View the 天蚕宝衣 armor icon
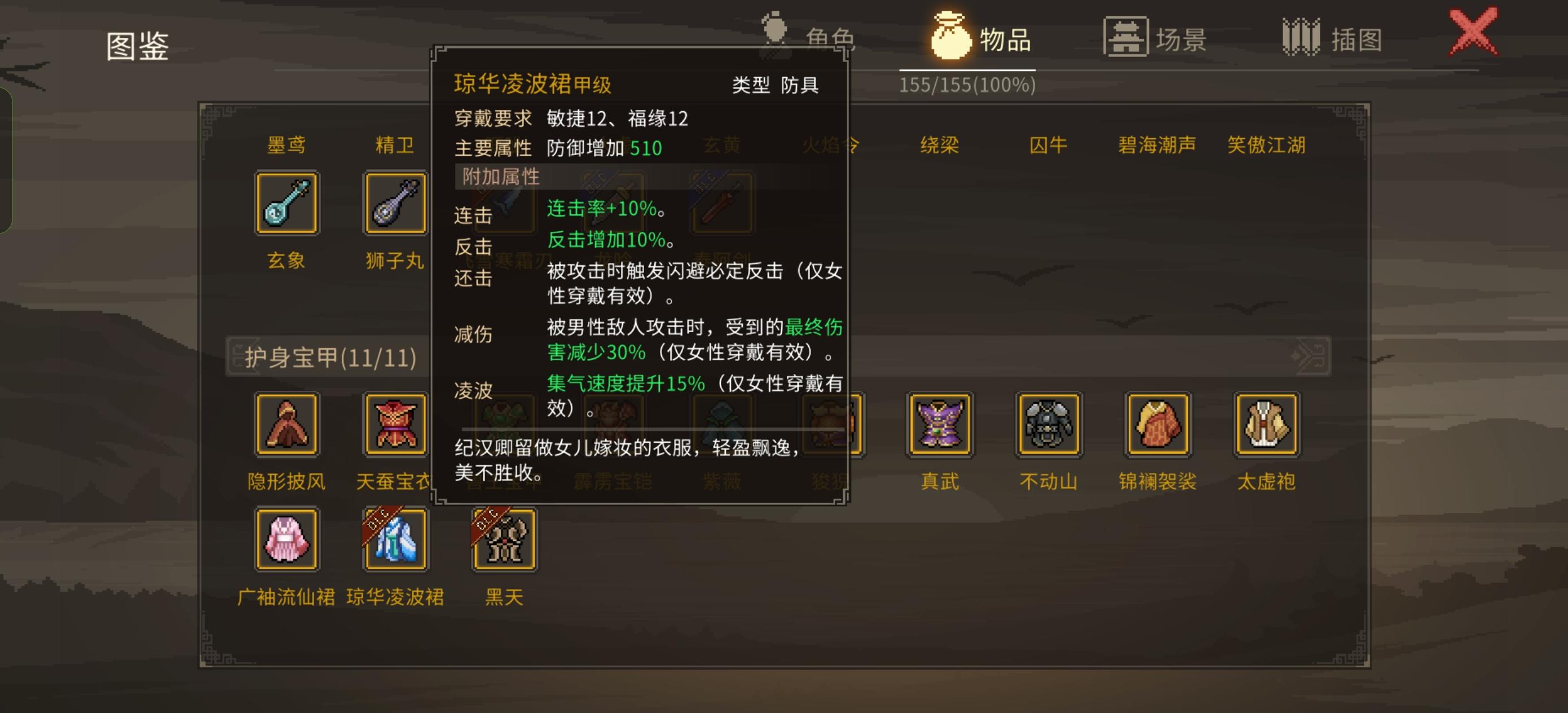The height and width of the screenshot is (713, 1568). [394, 423]
